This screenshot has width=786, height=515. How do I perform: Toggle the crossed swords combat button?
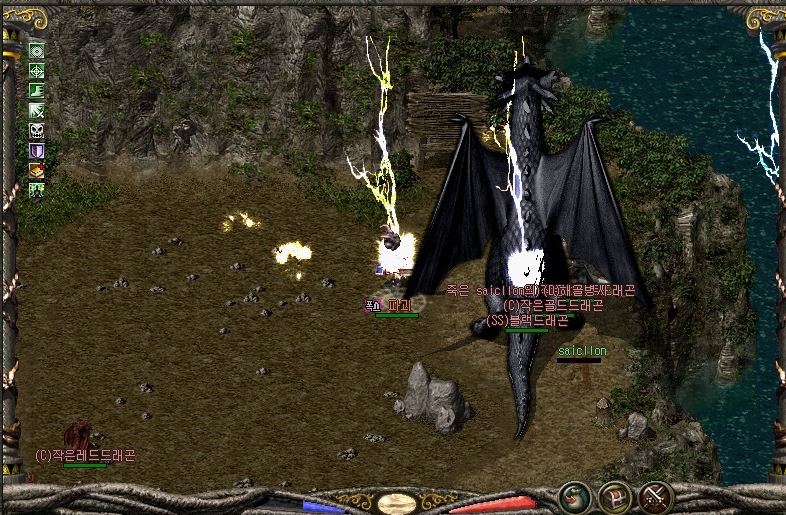point(654,495)
